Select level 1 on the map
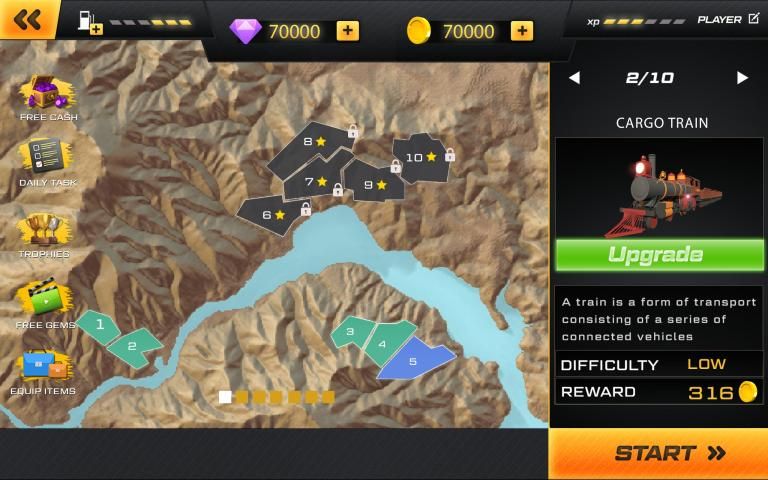 click(99, 325)
